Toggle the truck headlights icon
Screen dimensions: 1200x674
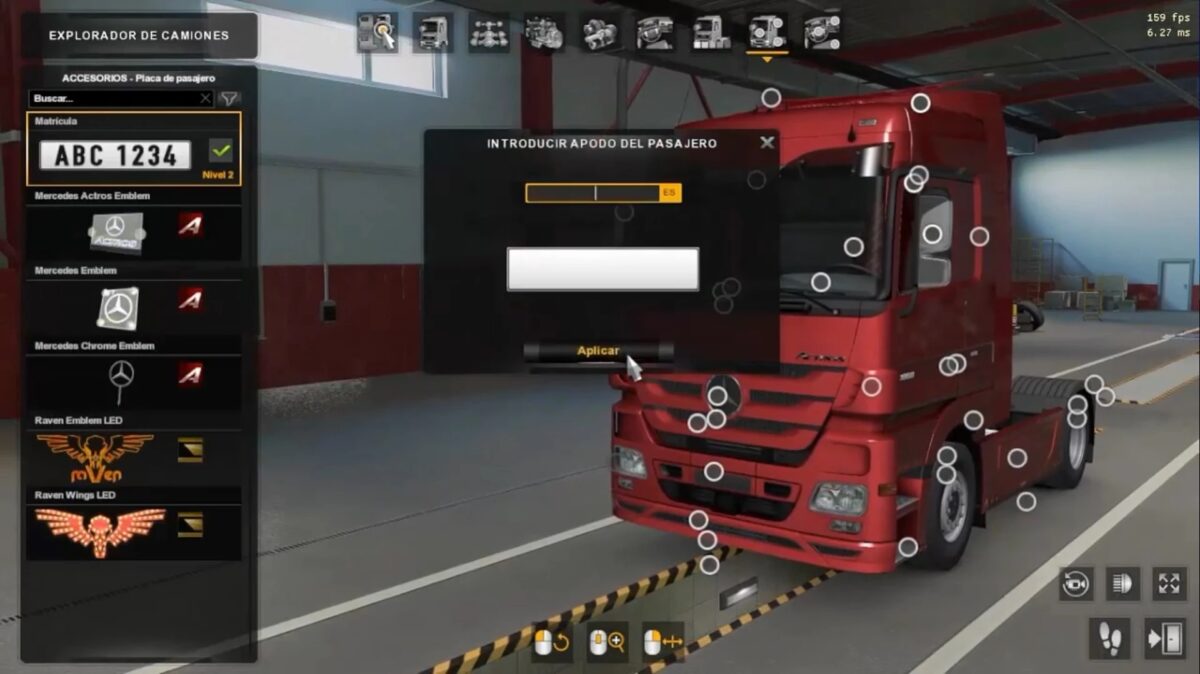(x=1123, y=584)
